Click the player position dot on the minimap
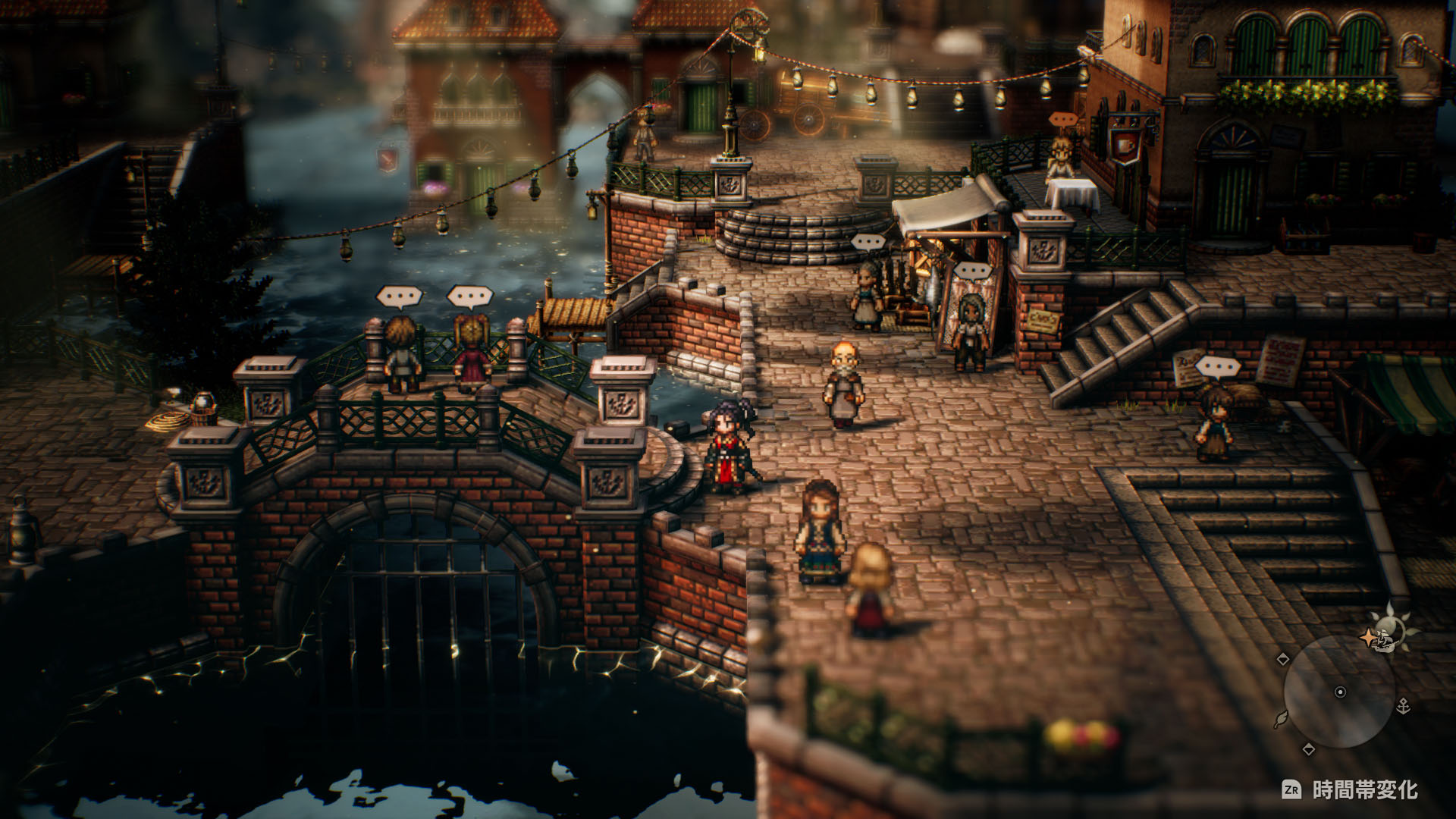 coord(1340,692)
